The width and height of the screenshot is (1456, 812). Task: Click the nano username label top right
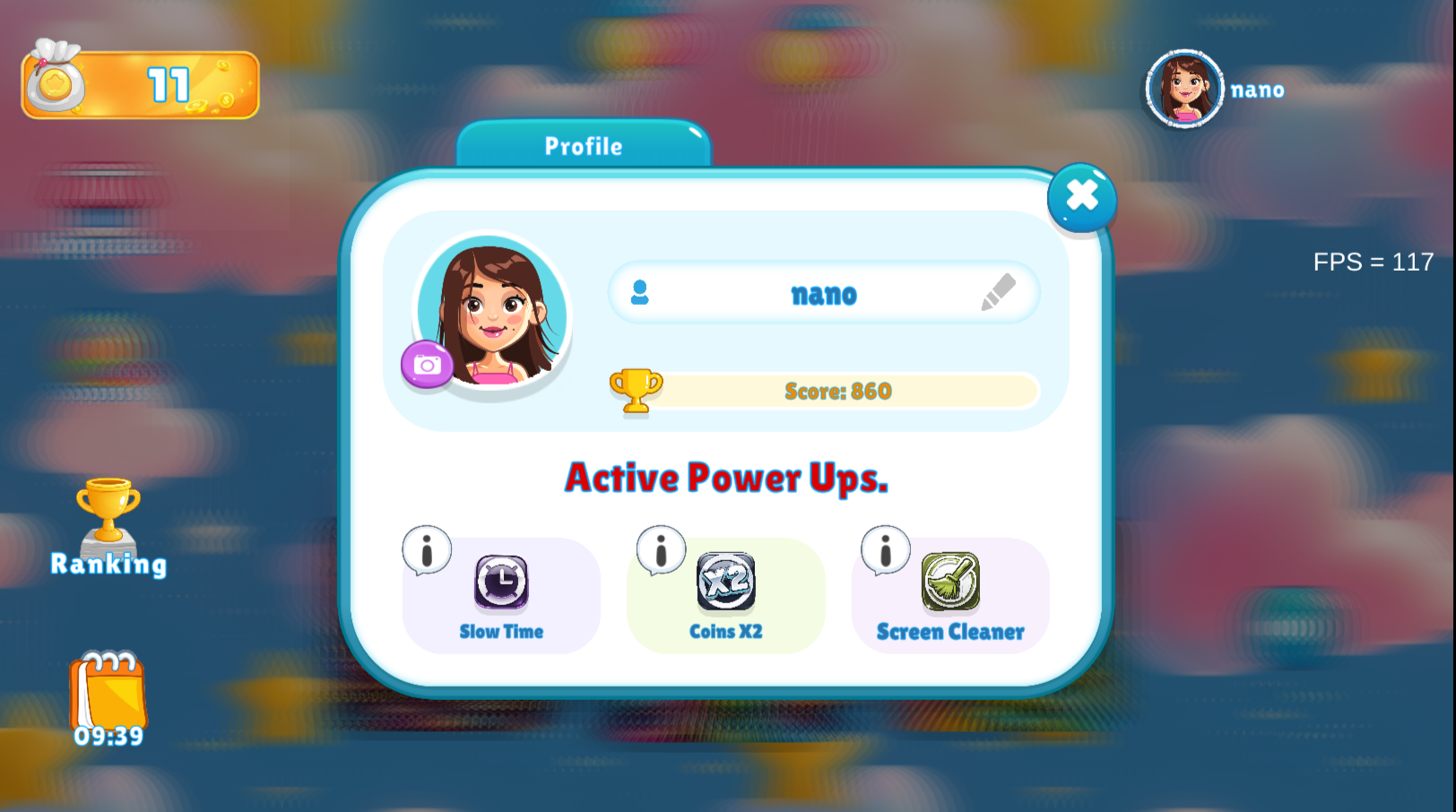(x=1257, y=90)
